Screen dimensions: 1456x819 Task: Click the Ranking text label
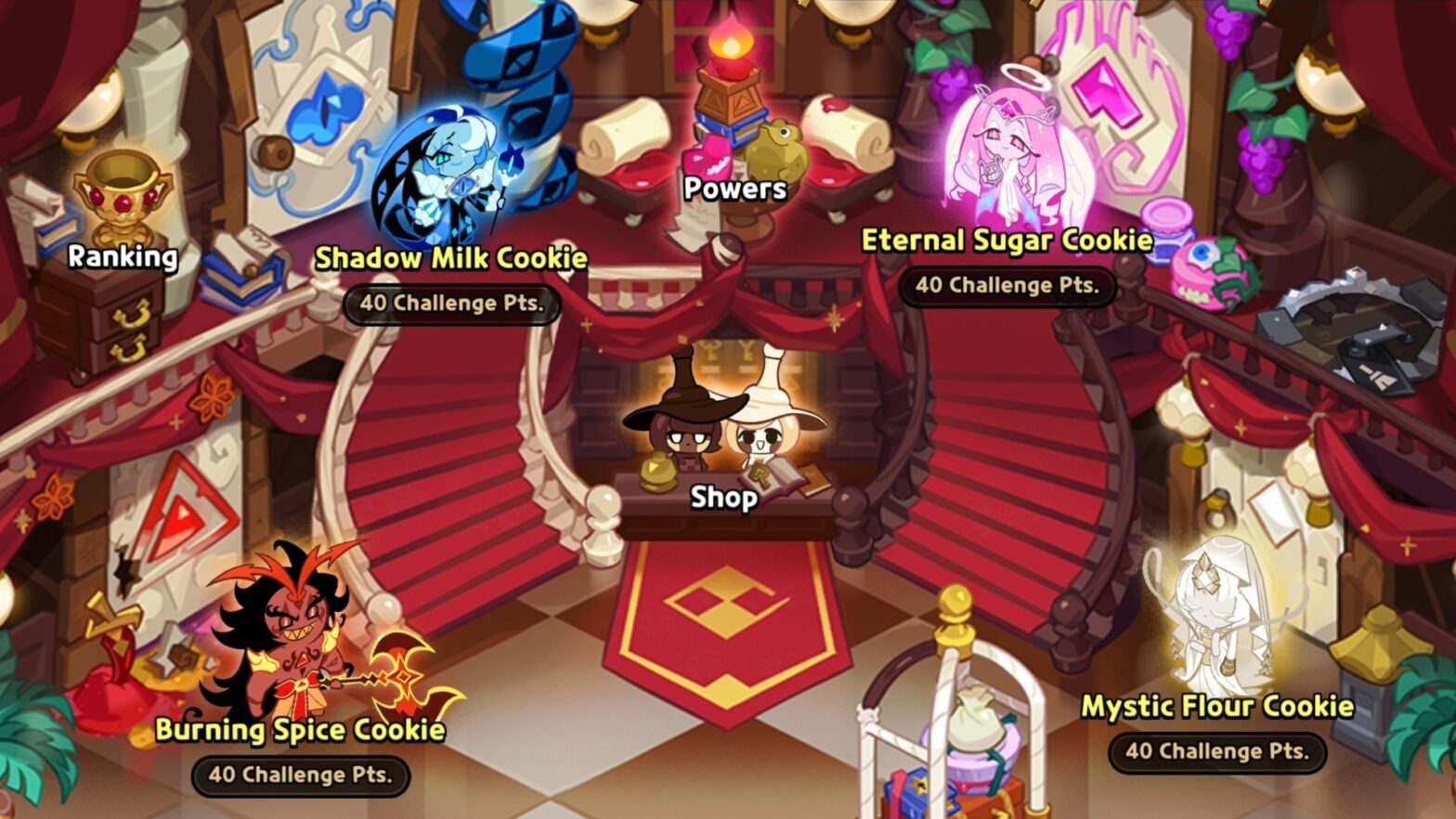121,259
